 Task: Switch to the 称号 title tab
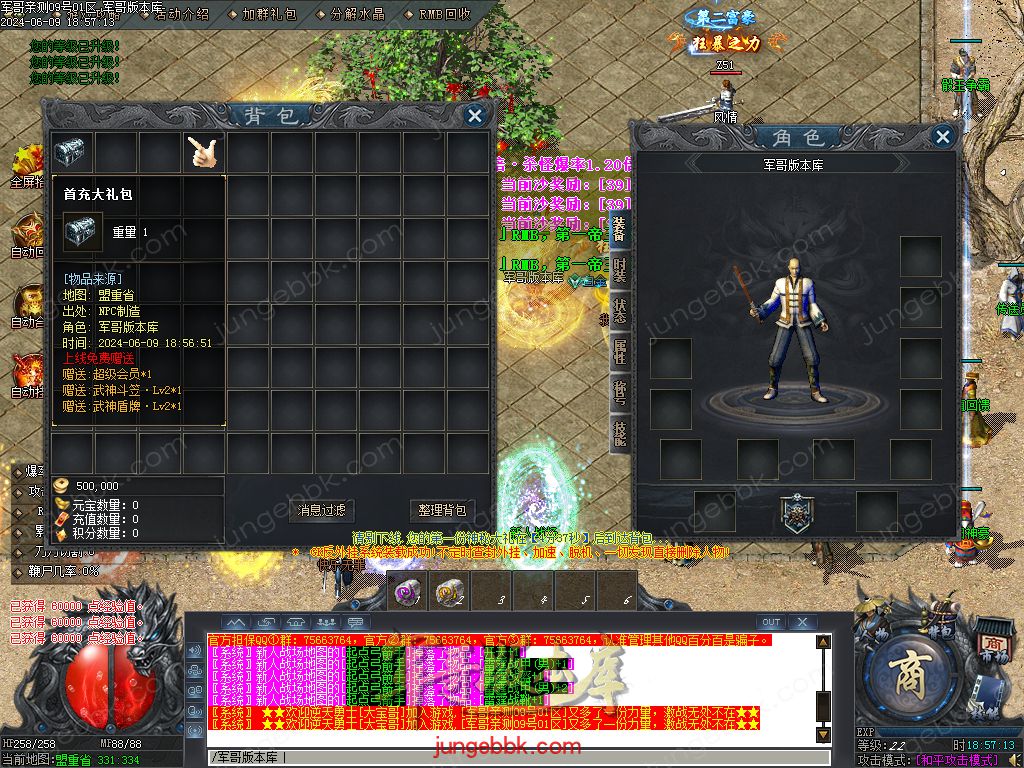pyautogui.click(x=620, y=393)
